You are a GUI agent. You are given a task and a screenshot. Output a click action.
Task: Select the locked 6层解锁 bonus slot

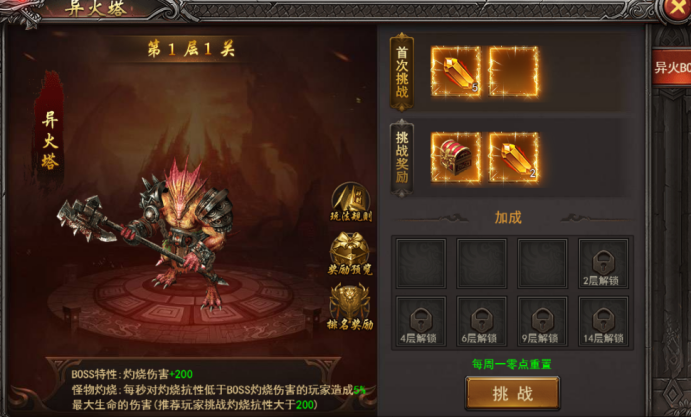[481, 321]
